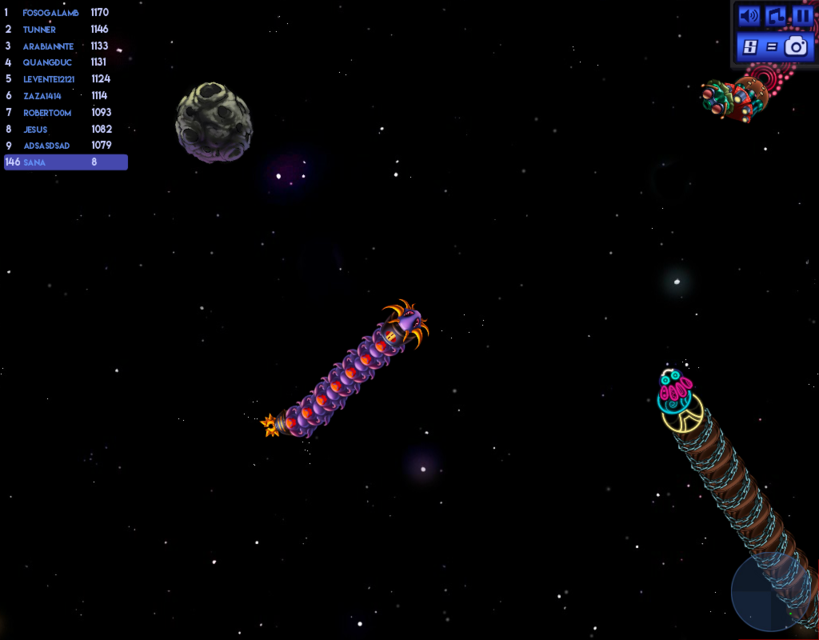The width and height of the screenshot is (819, 640).
Task: Pause the game
Action: [803, 16]
